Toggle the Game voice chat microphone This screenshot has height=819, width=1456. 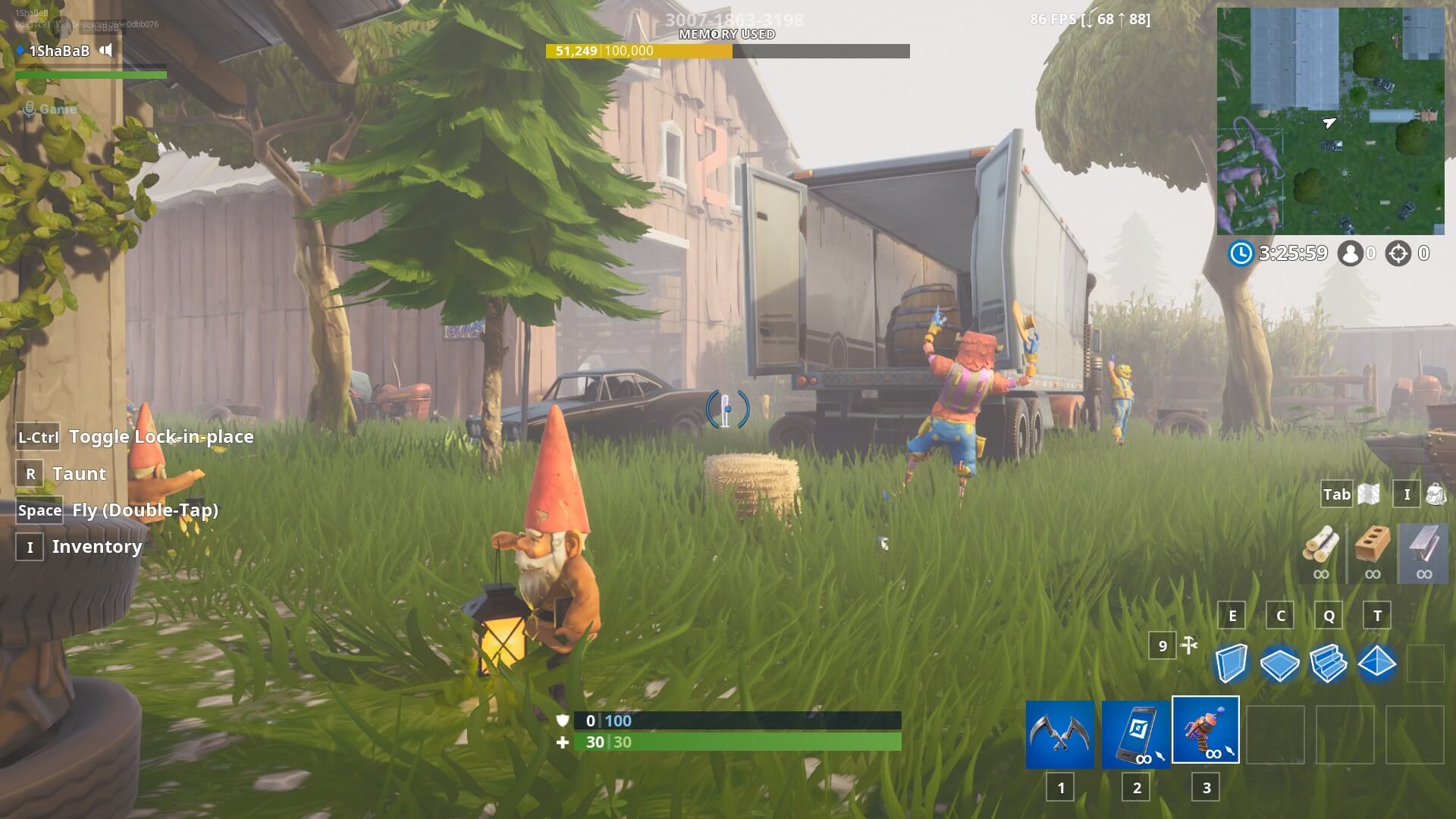29,108
